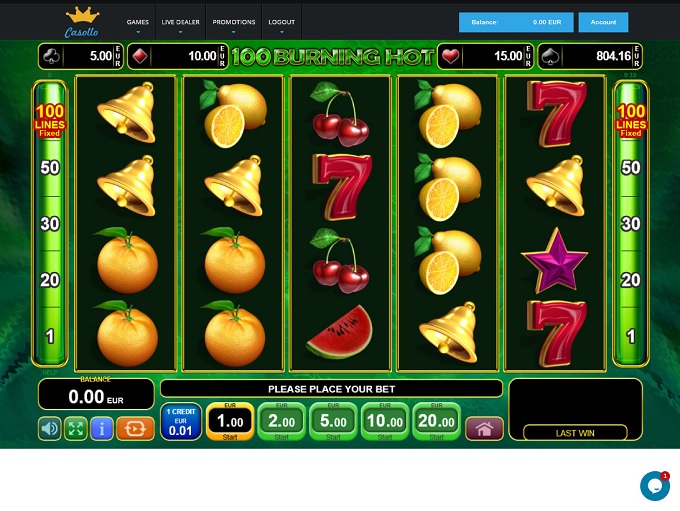Start a spin with 10.00 EUR bet

click(384, 423)
